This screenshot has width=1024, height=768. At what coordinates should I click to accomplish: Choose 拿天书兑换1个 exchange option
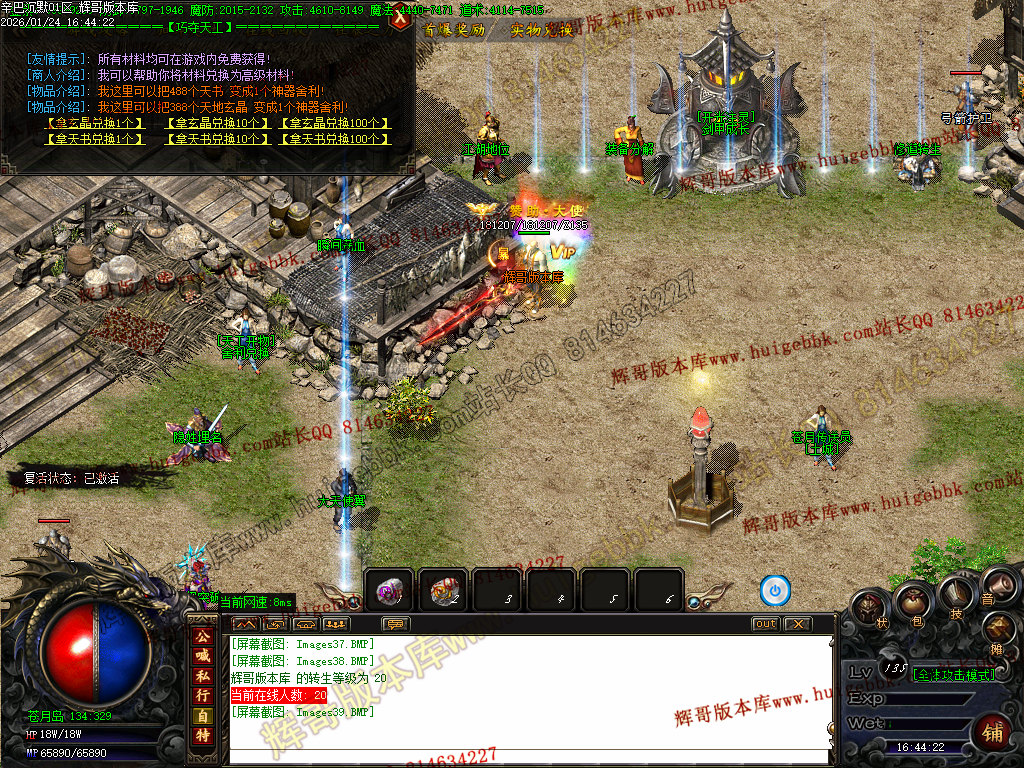[x=91, y=139]
